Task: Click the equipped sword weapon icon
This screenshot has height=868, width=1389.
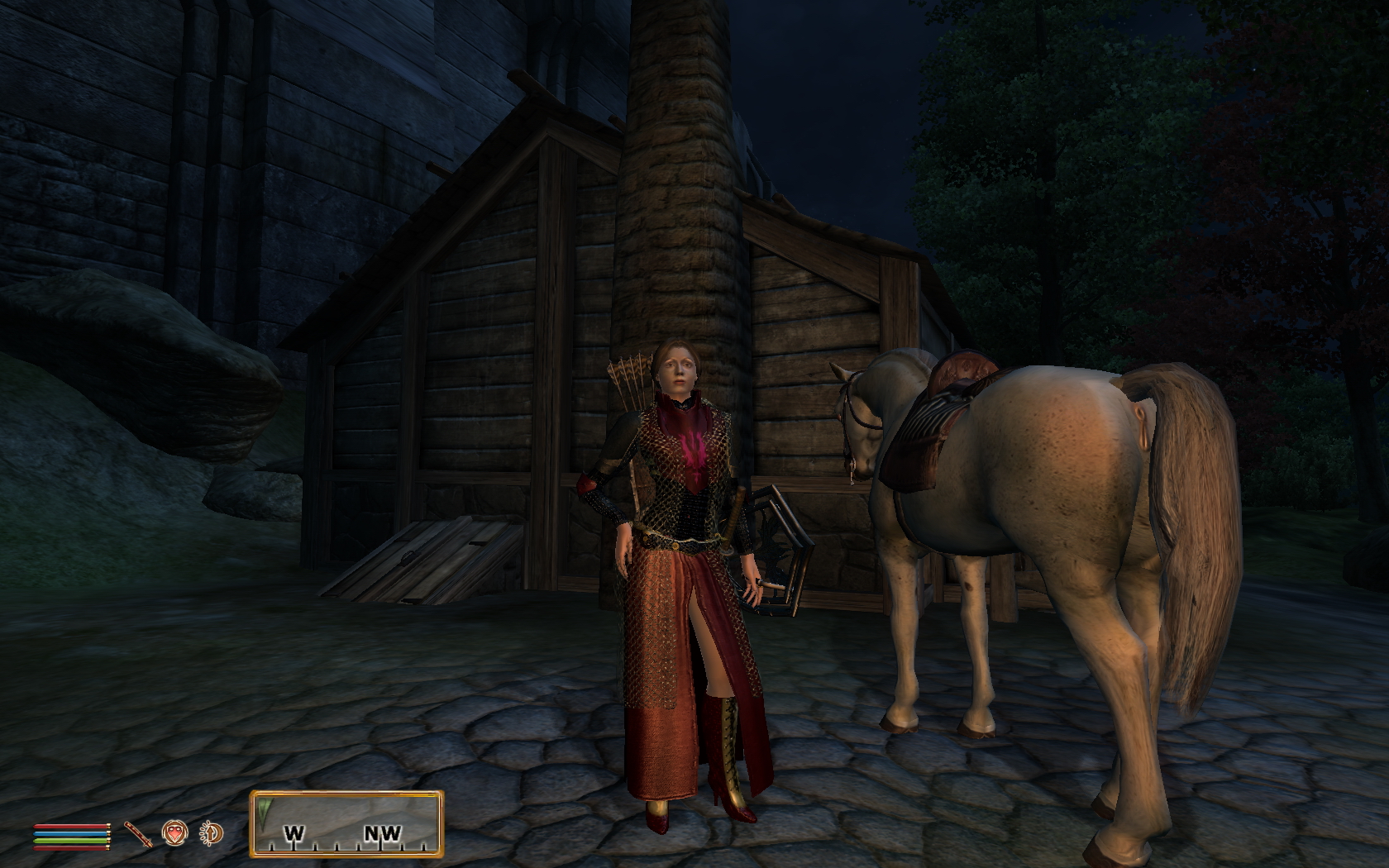Action: 139,835
